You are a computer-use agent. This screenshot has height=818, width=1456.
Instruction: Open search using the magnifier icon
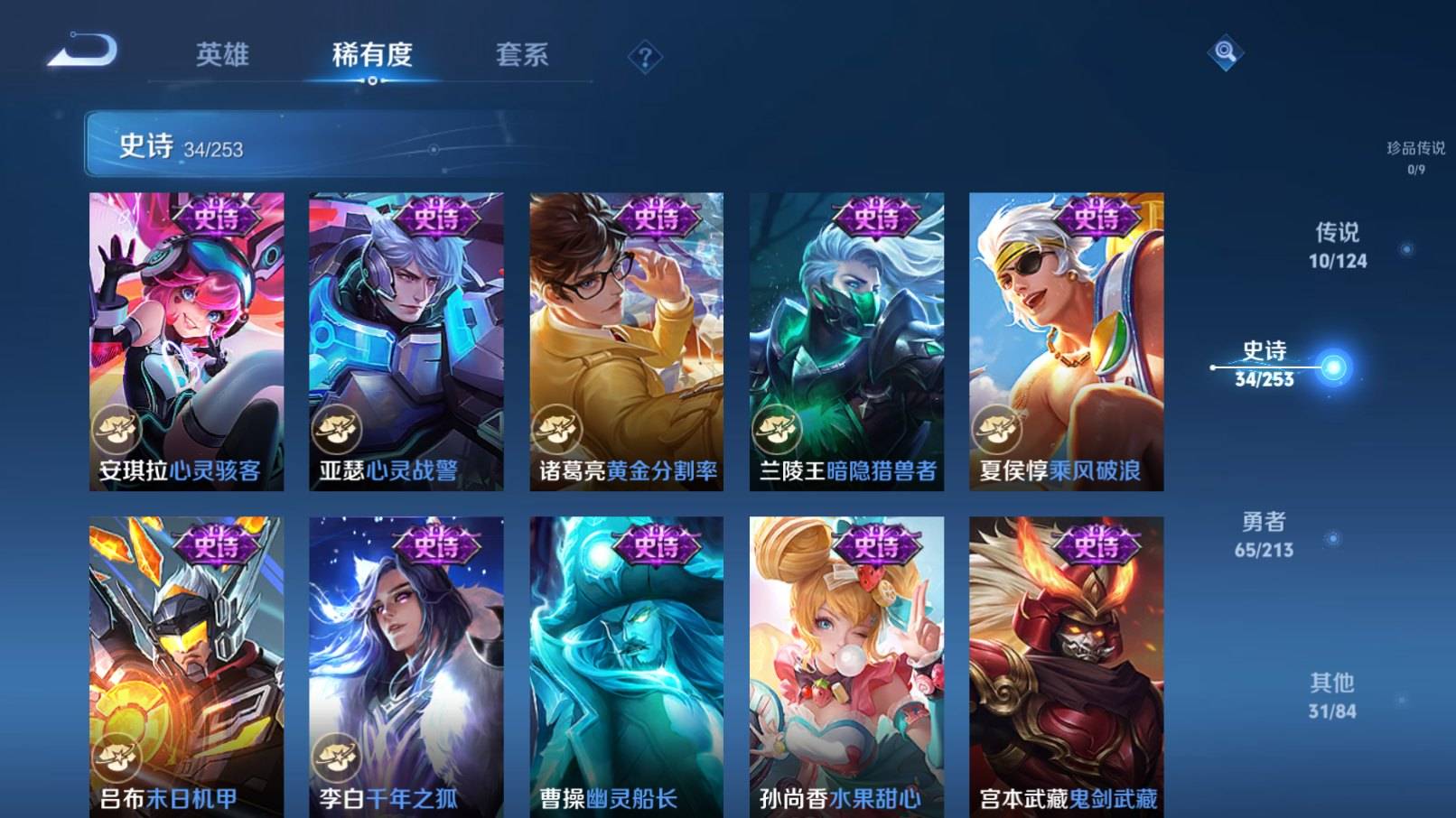coord(1226,51)
